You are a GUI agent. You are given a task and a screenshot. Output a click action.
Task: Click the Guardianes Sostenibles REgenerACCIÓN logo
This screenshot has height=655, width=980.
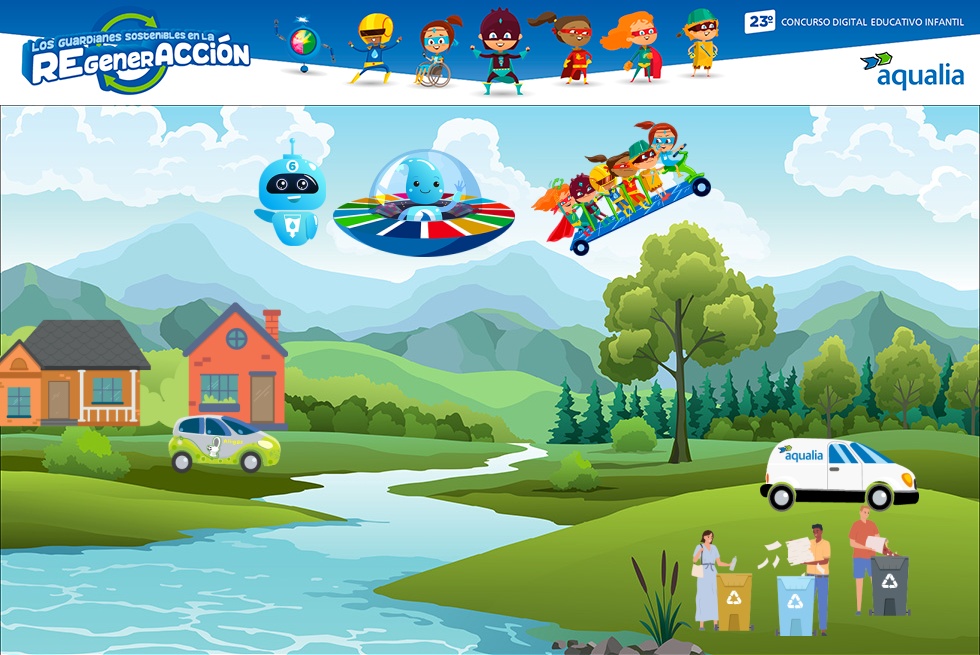coord(136,53)
